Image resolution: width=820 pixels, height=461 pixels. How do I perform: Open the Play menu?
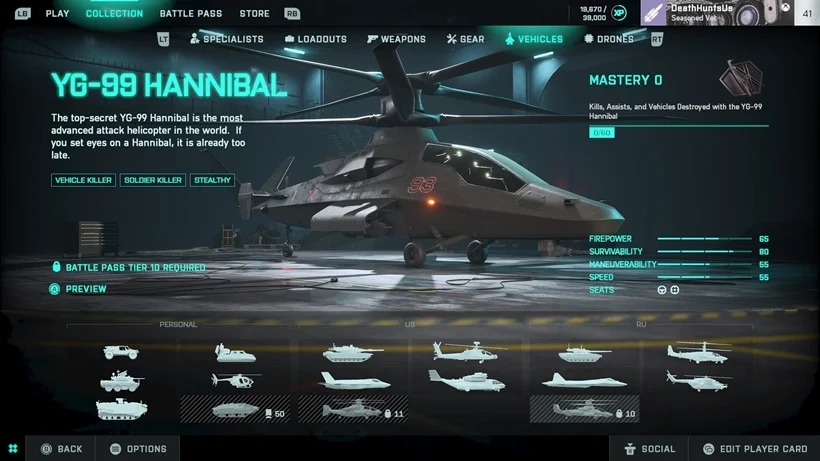[57, 14]
